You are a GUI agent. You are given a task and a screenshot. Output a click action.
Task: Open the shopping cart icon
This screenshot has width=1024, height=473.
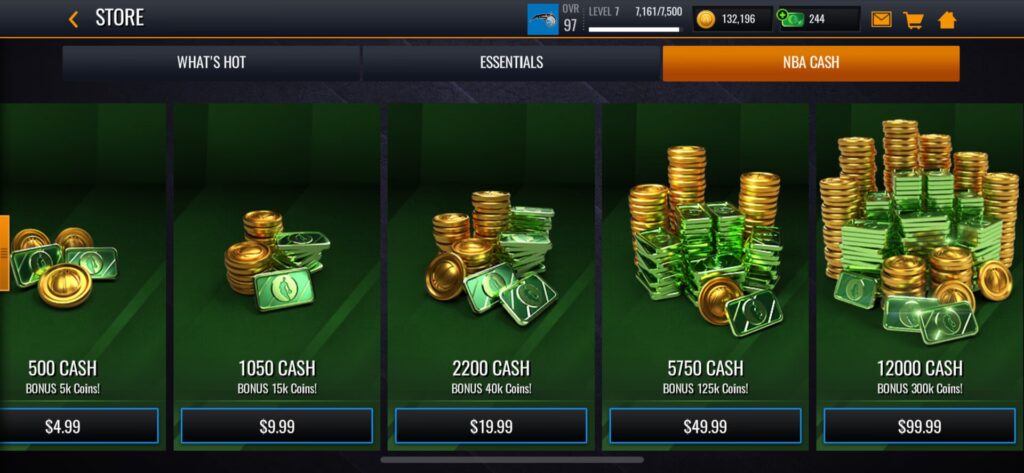tap(913, 19)
